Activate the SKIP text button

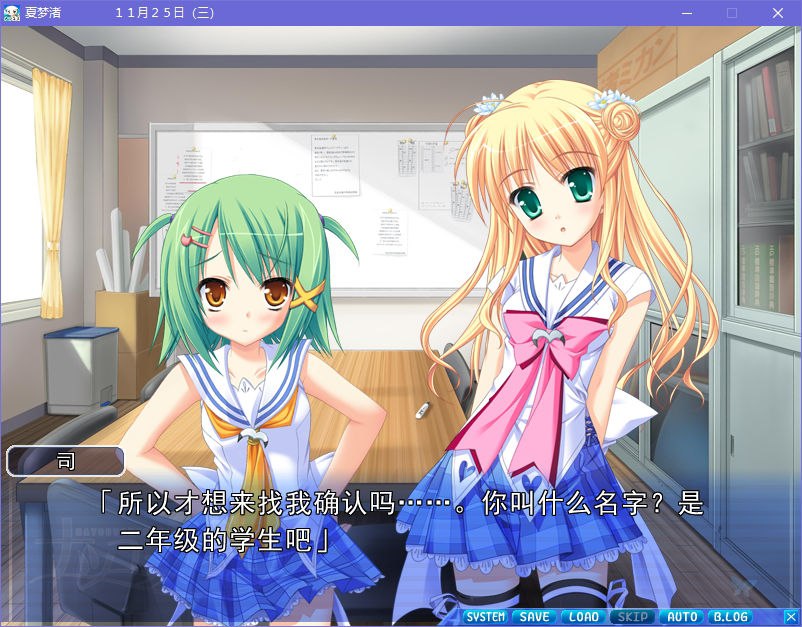click(633, 617)
